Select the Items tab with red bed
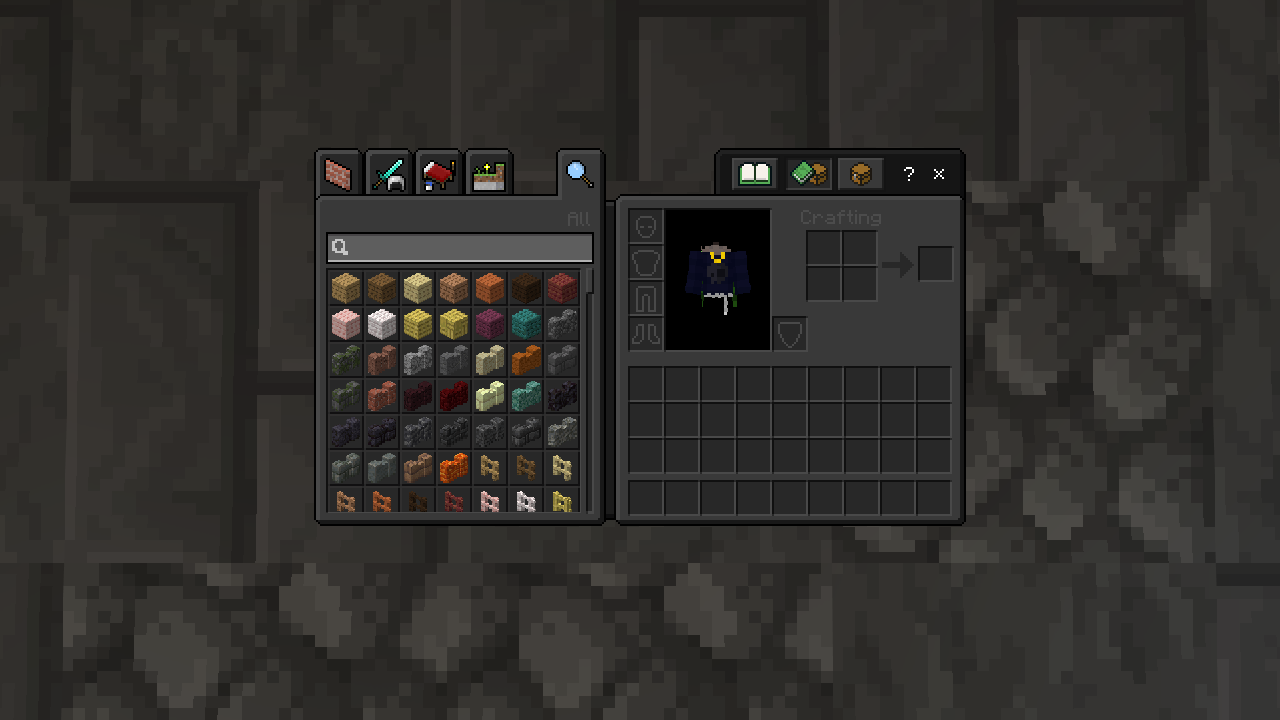This screenshot has height=720, width=1280. tap(438, 175)
